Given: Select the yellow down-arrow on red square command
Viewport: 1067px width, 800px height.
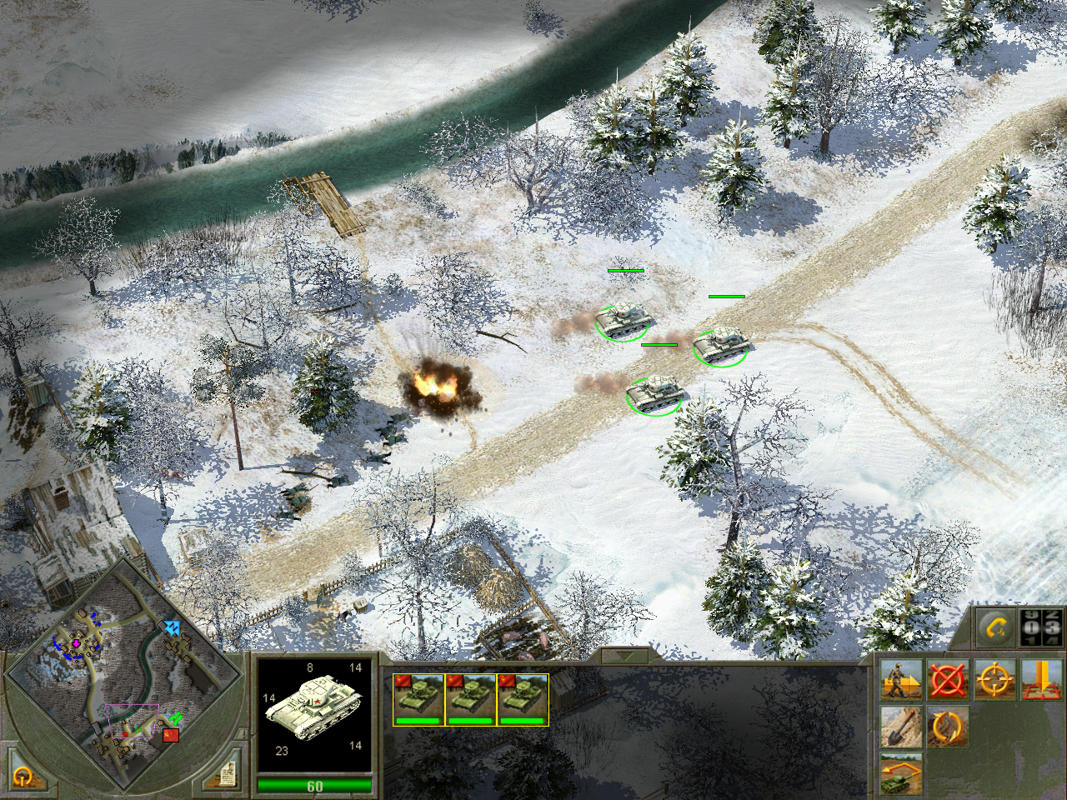Looking at the screenshot, I should (x=1040, y=680).
